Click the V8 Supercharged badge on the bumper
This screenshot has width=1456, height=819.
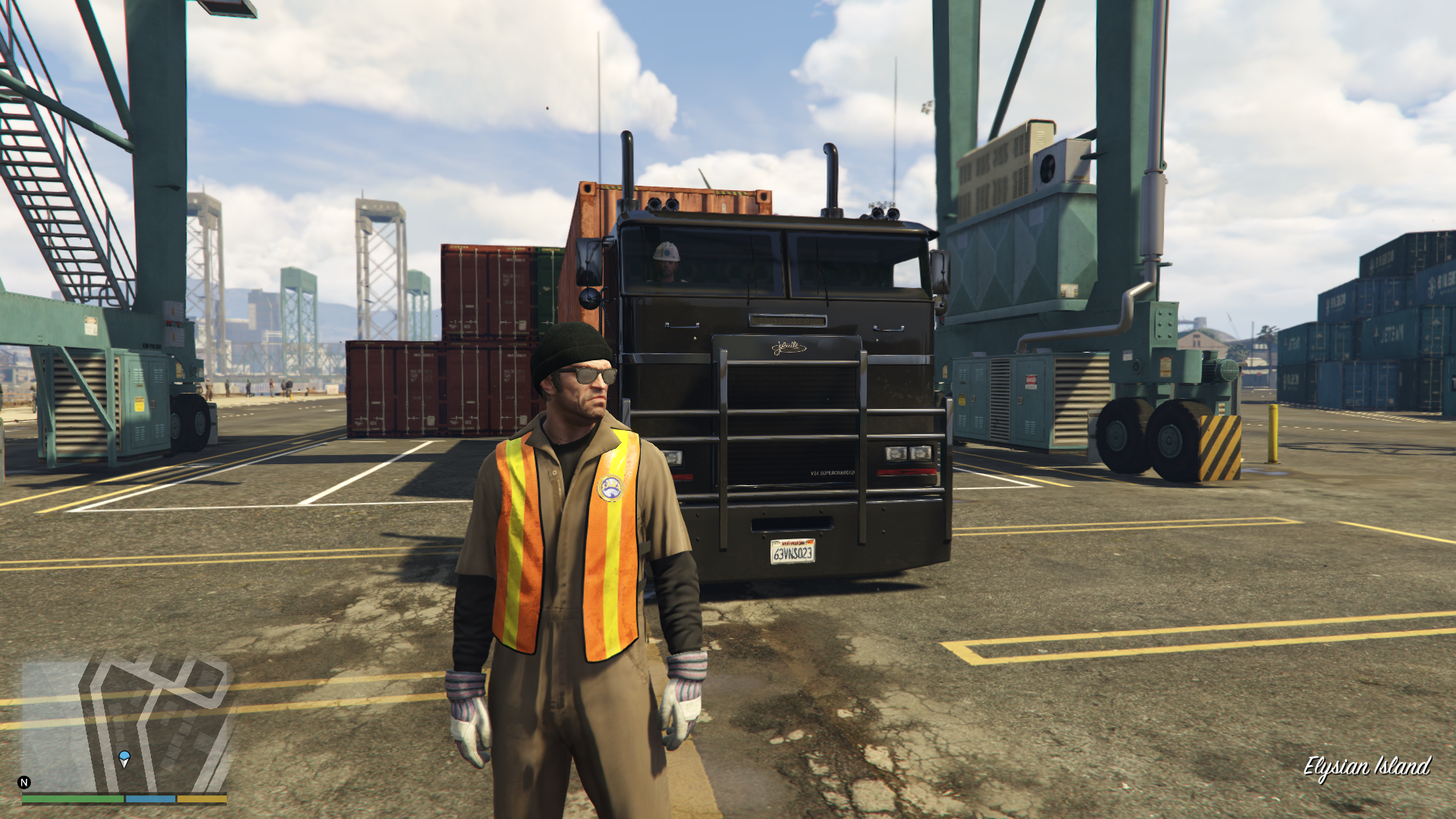[x=834, y=472]
